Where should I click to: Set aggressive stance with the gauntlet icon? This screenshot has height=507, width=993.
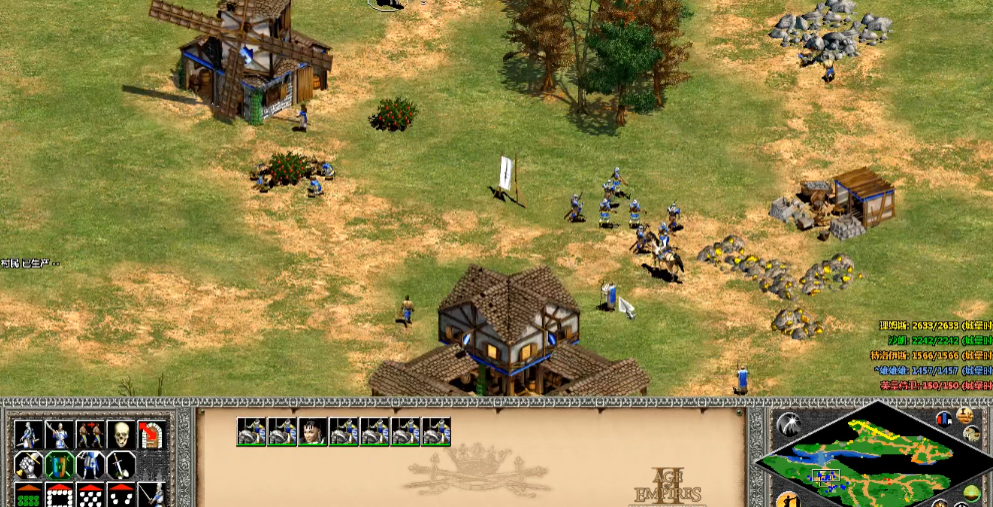pos(28,464)
